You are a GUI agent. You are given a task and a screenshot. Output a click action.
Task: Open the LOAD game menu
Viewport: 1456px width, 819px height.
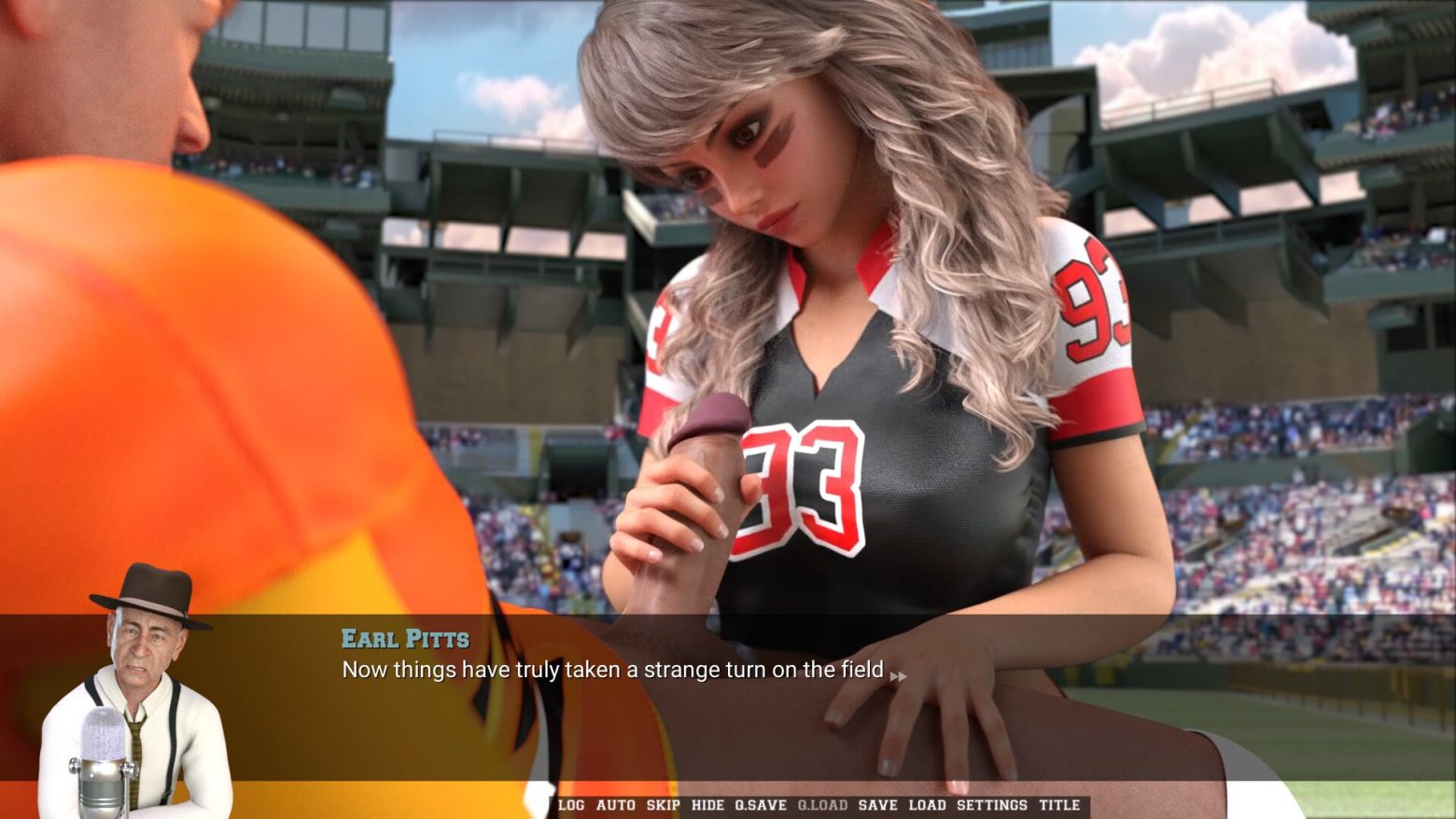coord(927,805)
